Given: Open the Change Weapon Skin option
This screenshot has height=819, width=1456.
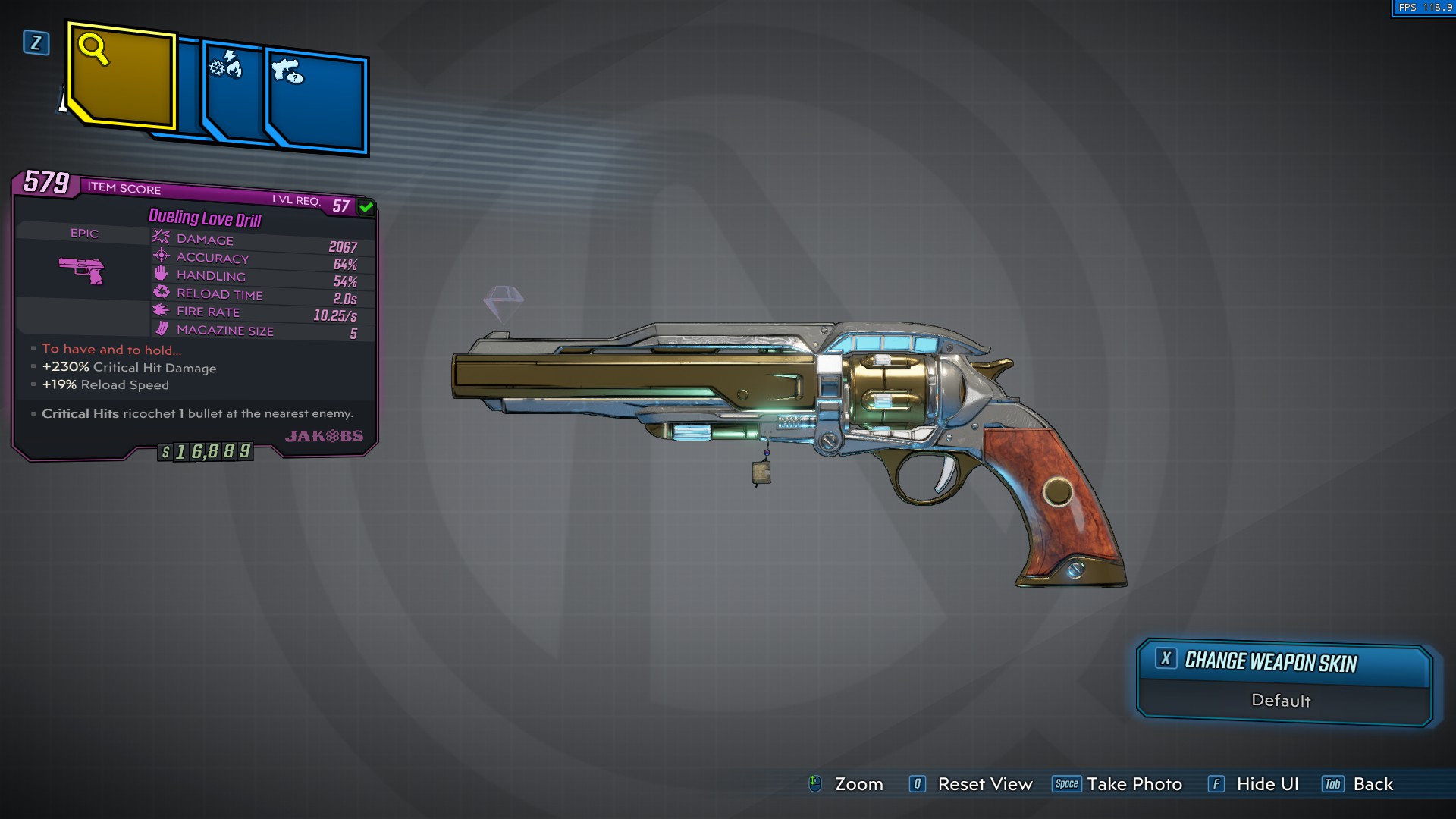Looking at the screenshot, I should (1283, 663).
